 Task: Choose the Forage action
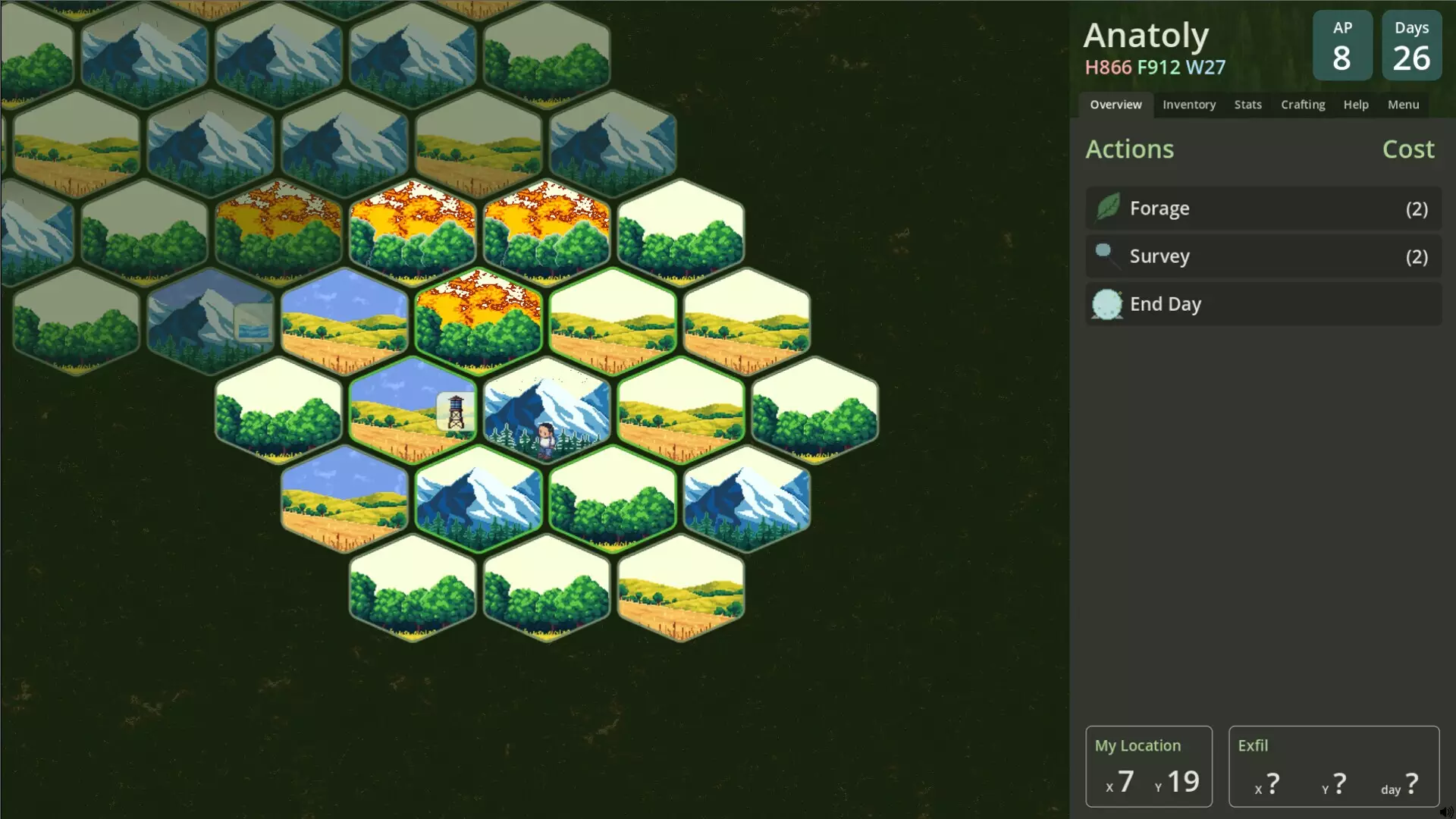1263,209
